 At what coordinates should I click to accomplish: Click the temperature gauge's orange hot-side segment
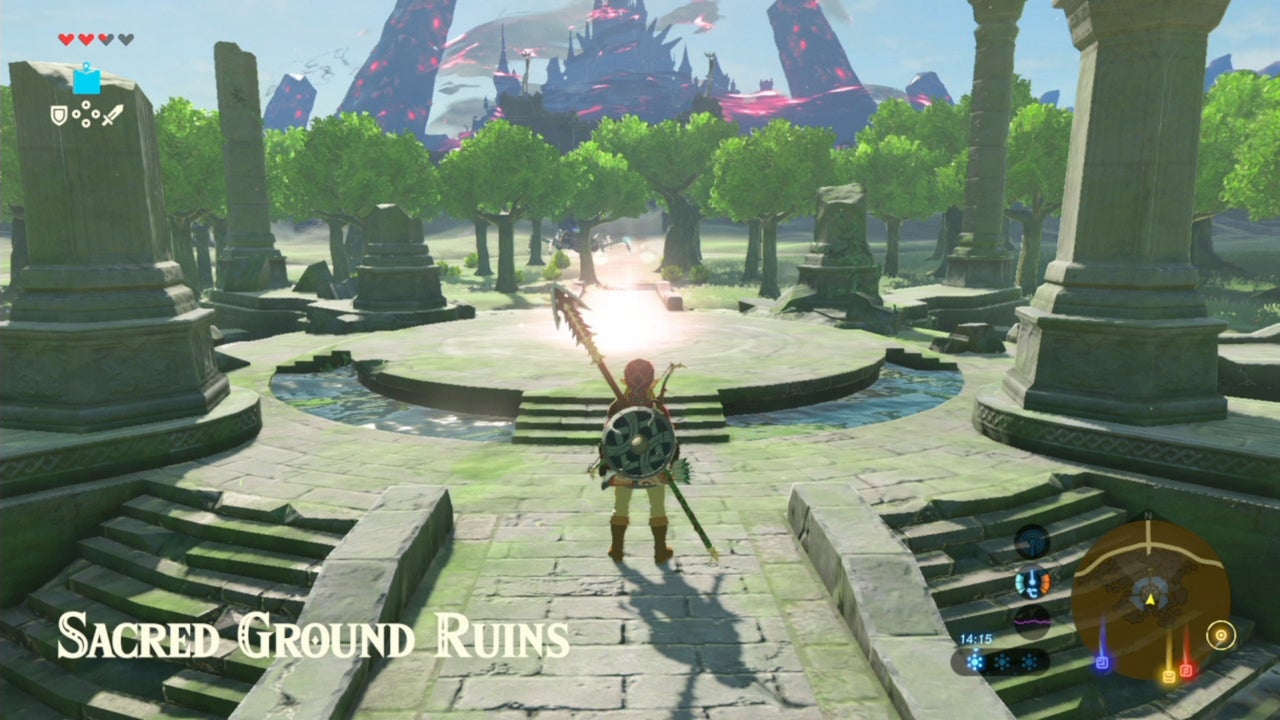coord(1044,581)
